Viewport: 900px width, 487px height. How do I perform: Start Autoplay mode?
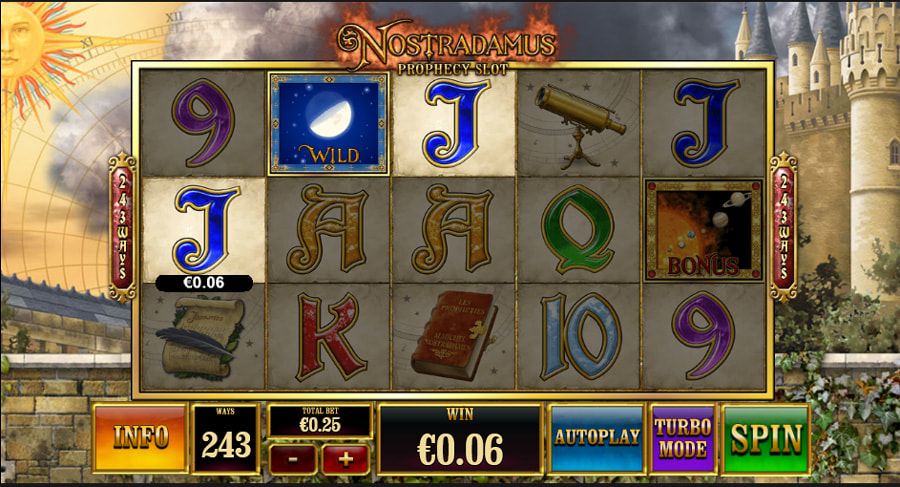coord(596,438)
